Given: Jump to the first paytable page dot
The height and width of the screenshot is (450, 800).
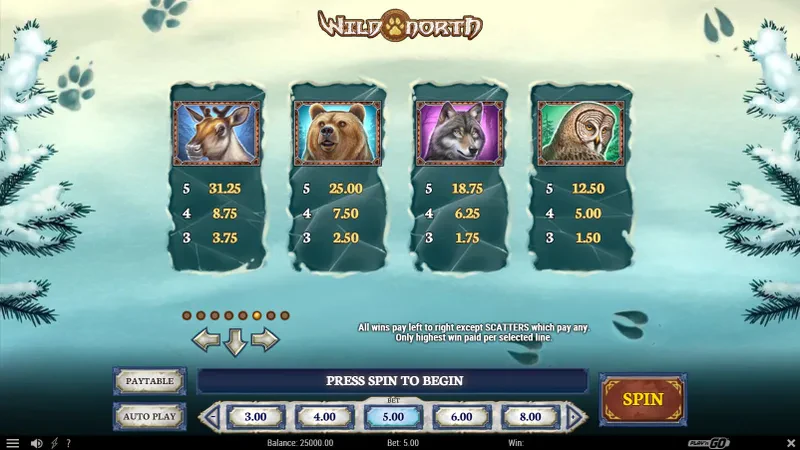Looking at the screenshot, I should (187, 315).
